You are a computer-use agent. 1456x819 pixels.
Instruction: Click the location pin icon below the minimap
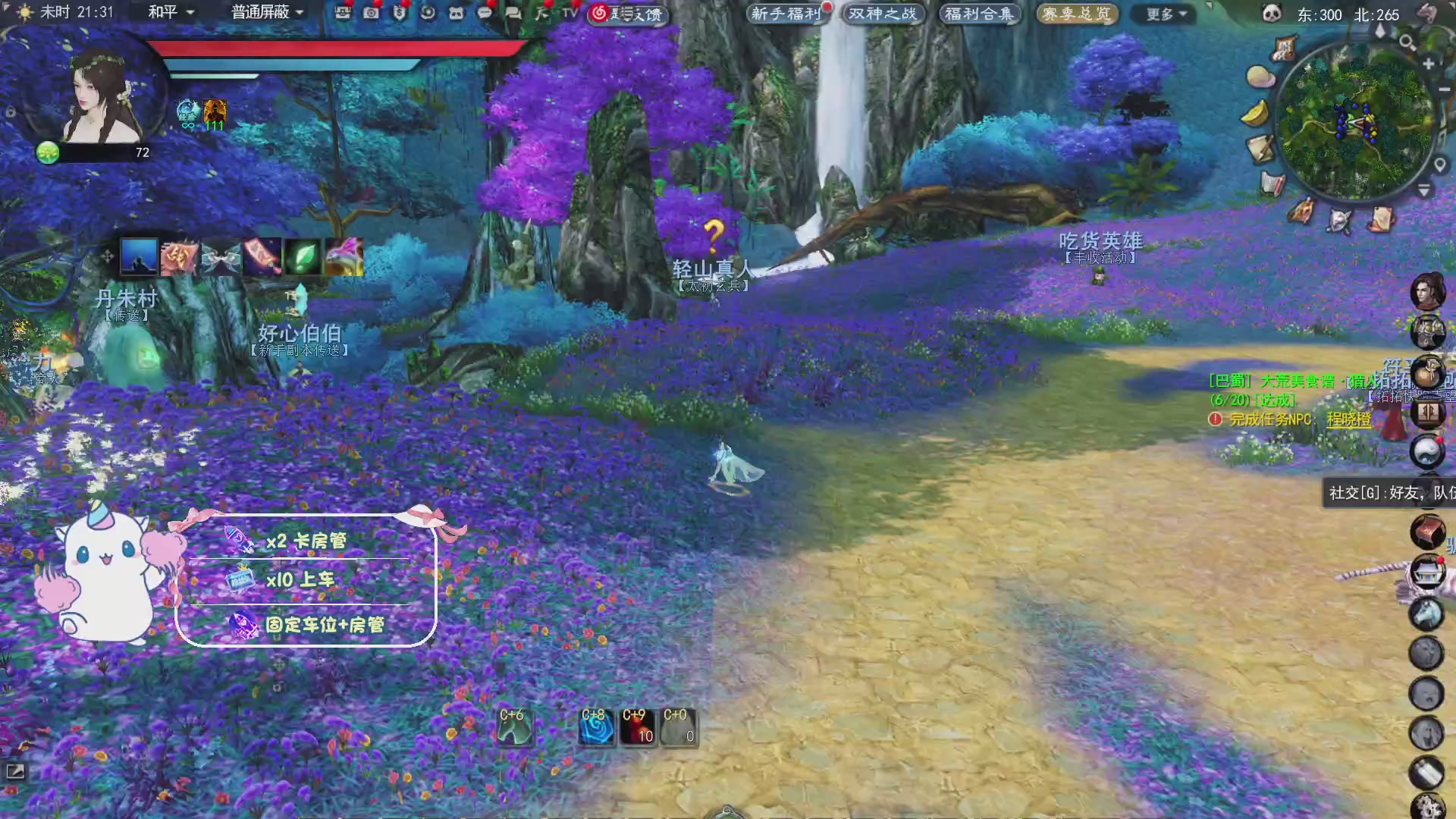point(1439,162)
